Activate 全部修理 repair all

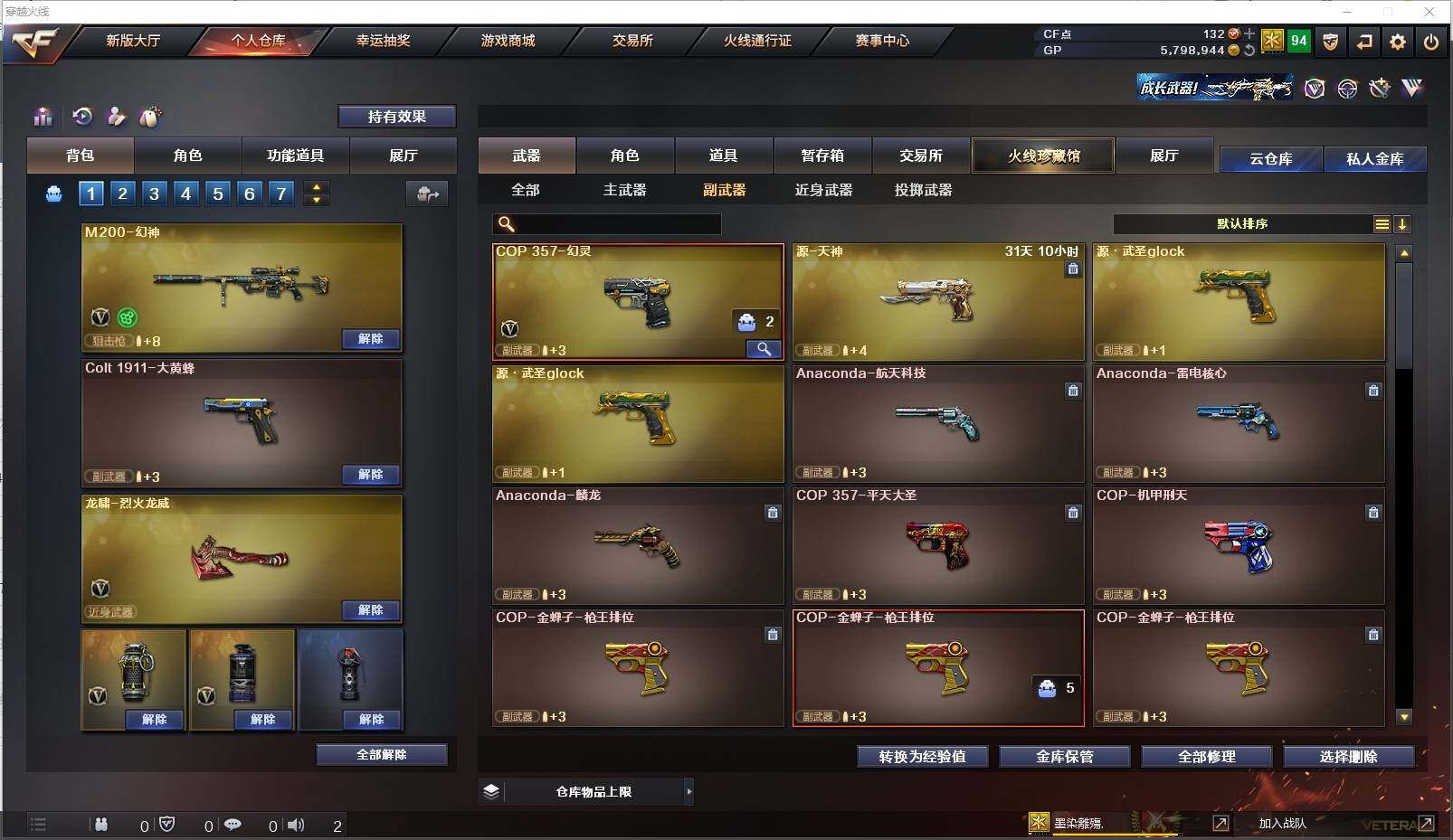[1206, 757]
